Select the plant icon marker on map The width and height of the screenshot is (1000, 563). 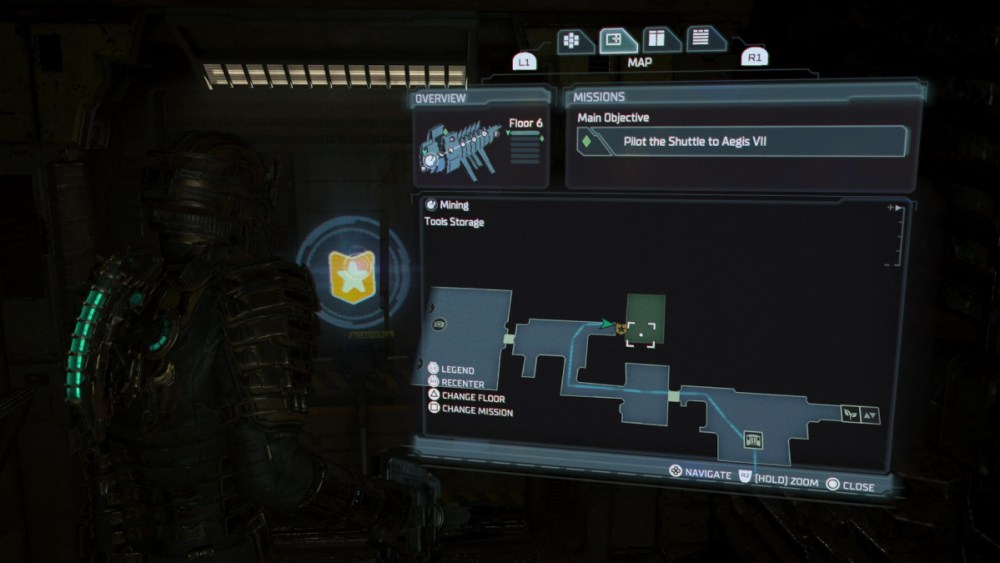(x=851, y=413)
